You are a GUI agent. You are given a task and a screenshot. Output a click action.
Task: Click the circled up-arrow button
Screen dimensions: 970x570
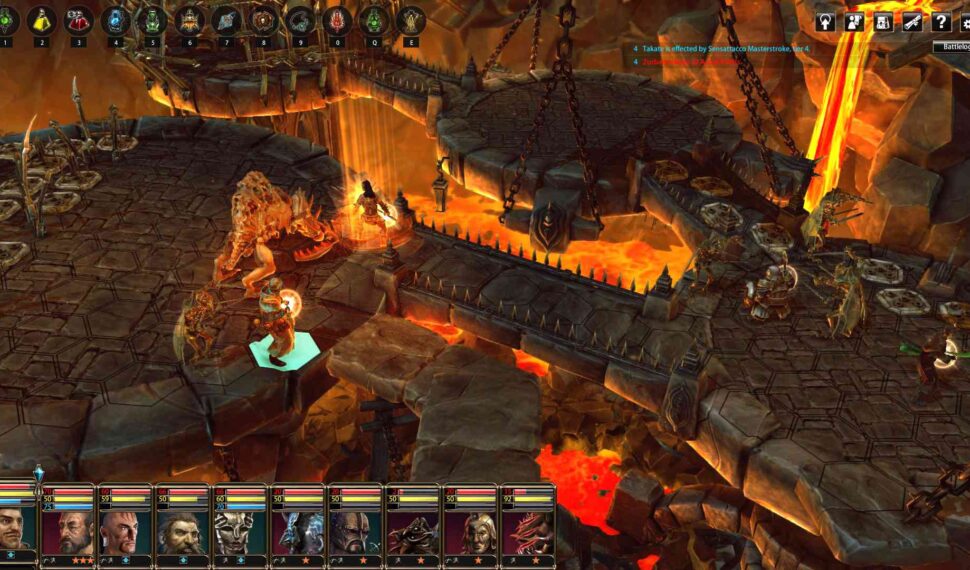pos(825,21)
